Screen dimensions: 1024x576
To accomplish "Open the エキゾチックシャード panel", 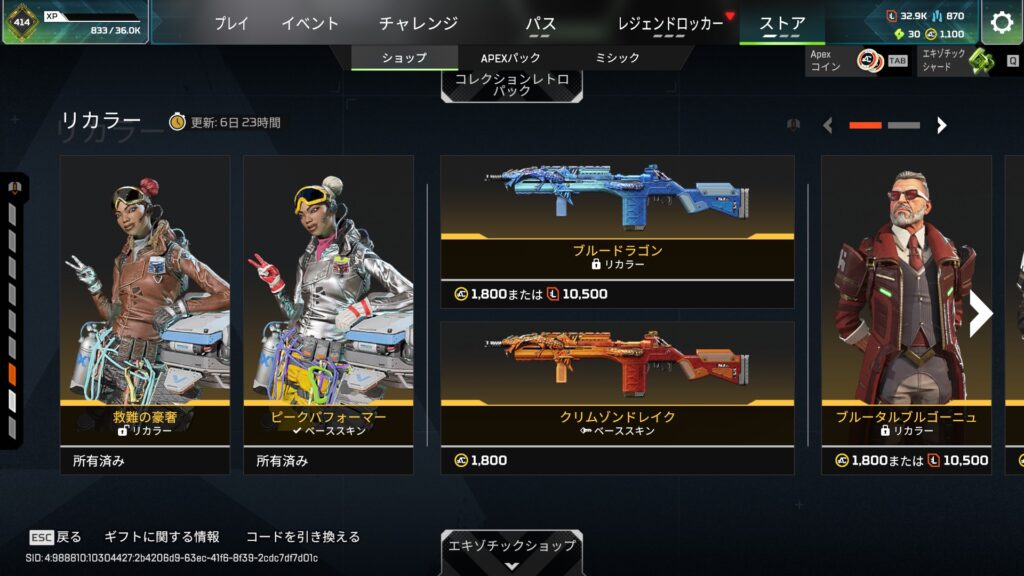I will [x=968, y=61].
